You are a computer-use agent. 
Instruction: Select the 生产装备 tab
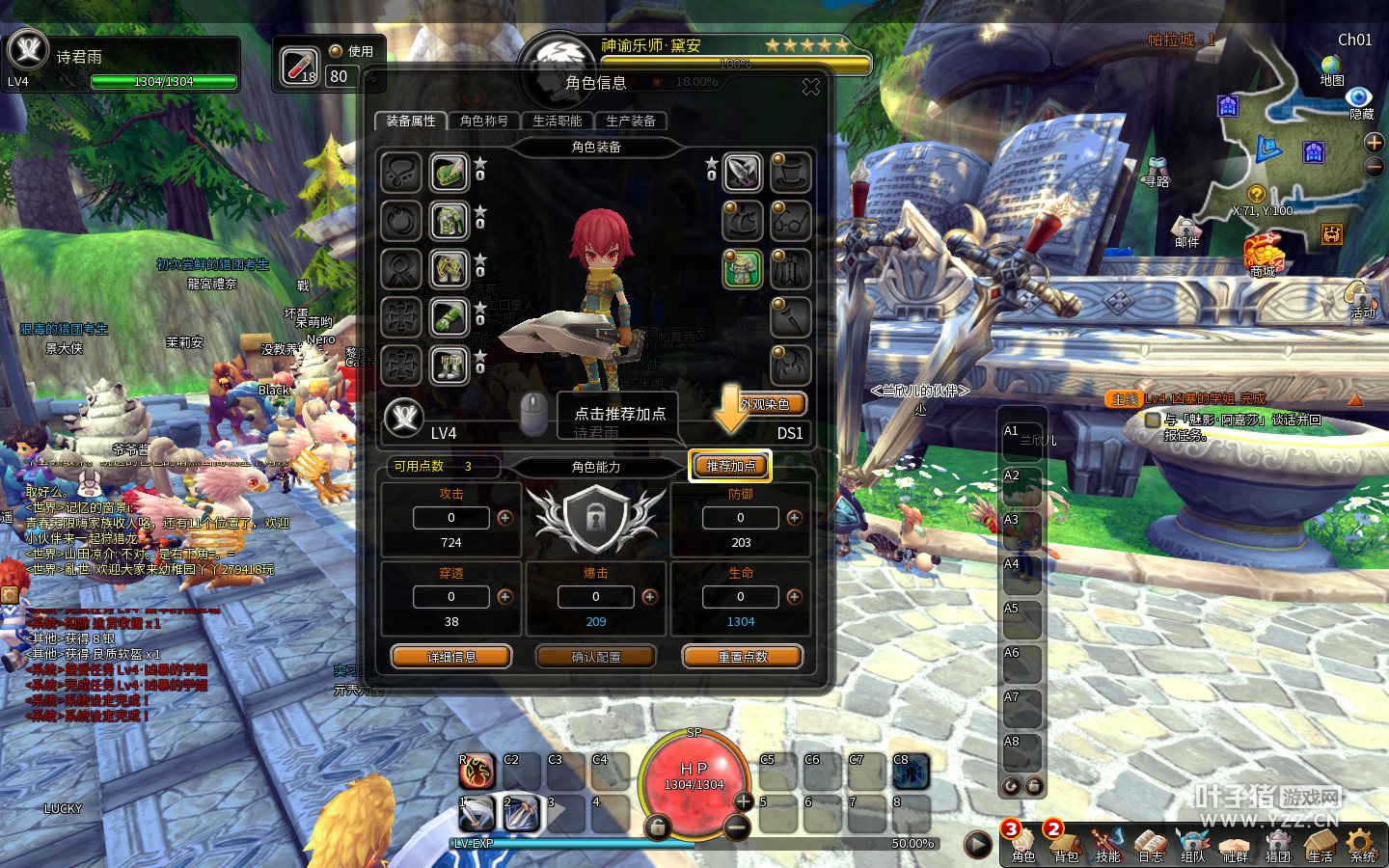631,122
